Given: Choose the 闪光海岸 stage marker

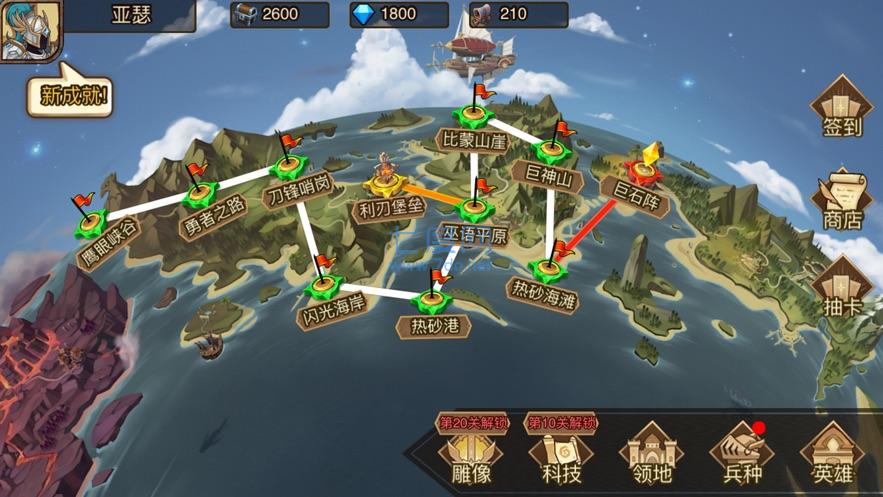Looking at the screenshot, I should (324, 288).
